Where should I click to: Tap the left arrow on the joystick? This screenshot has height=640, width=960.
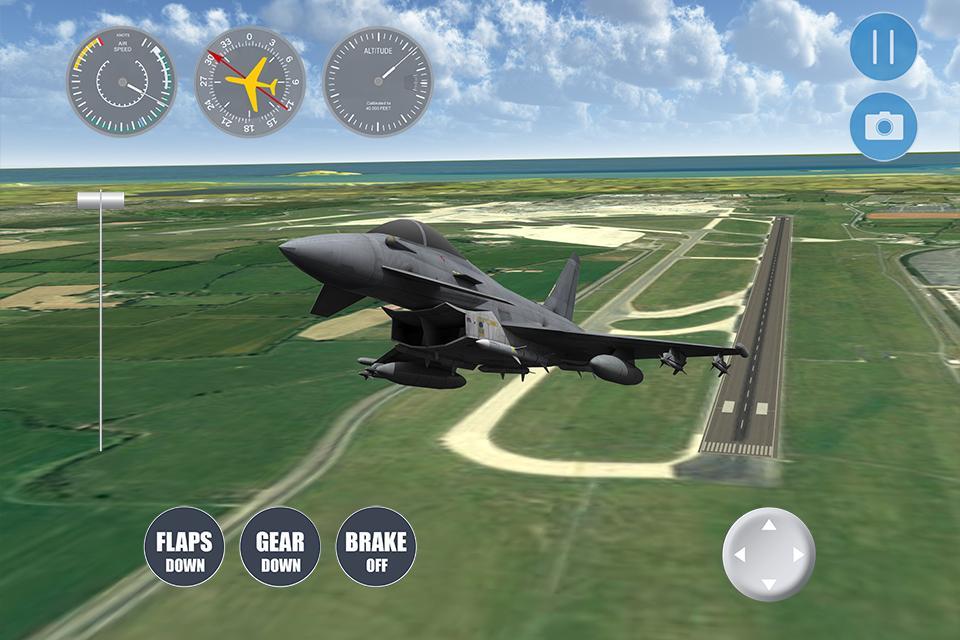[739, 555]
